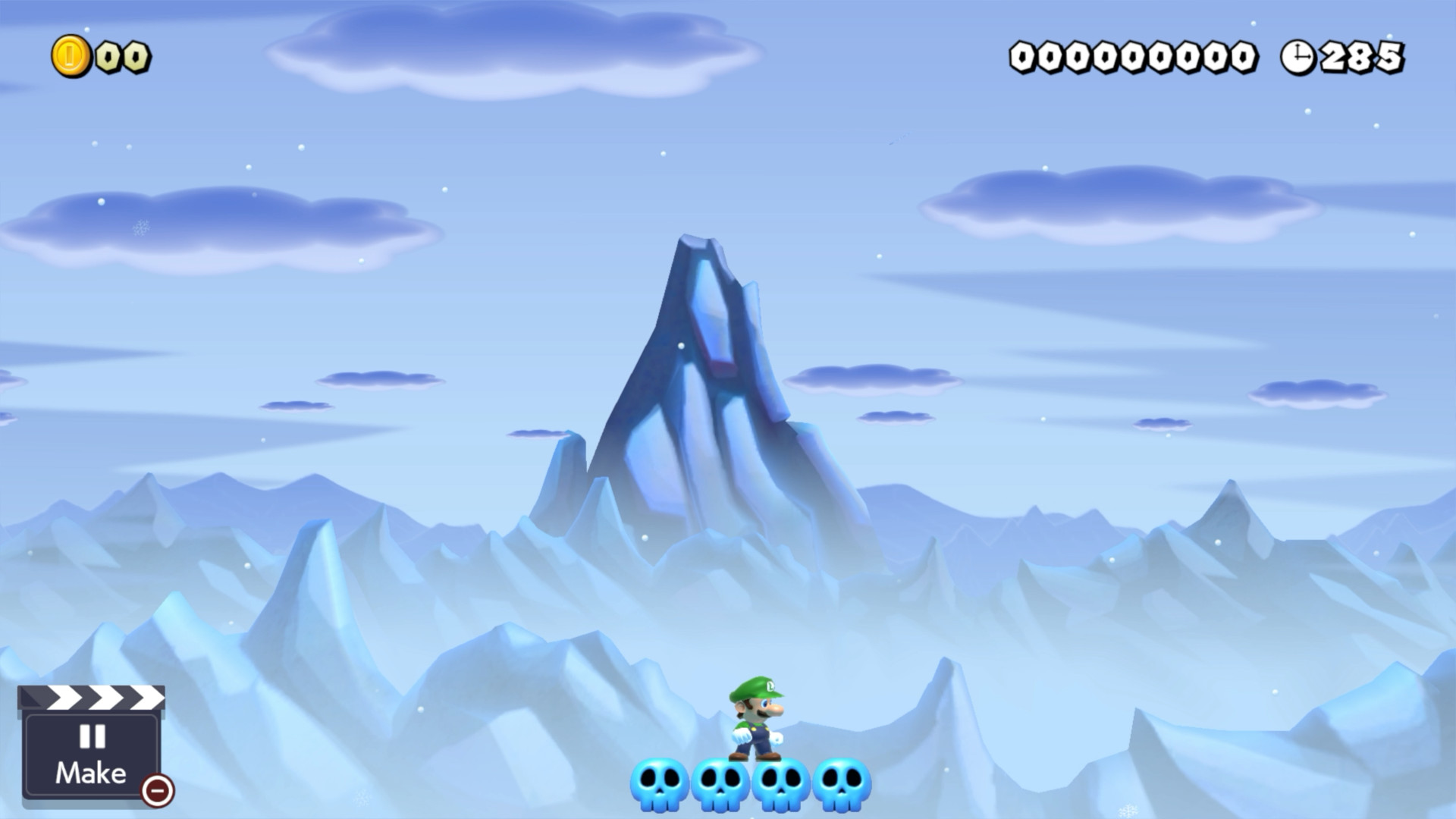
Task: Switch back to Make mode
Action: (91, 772)
